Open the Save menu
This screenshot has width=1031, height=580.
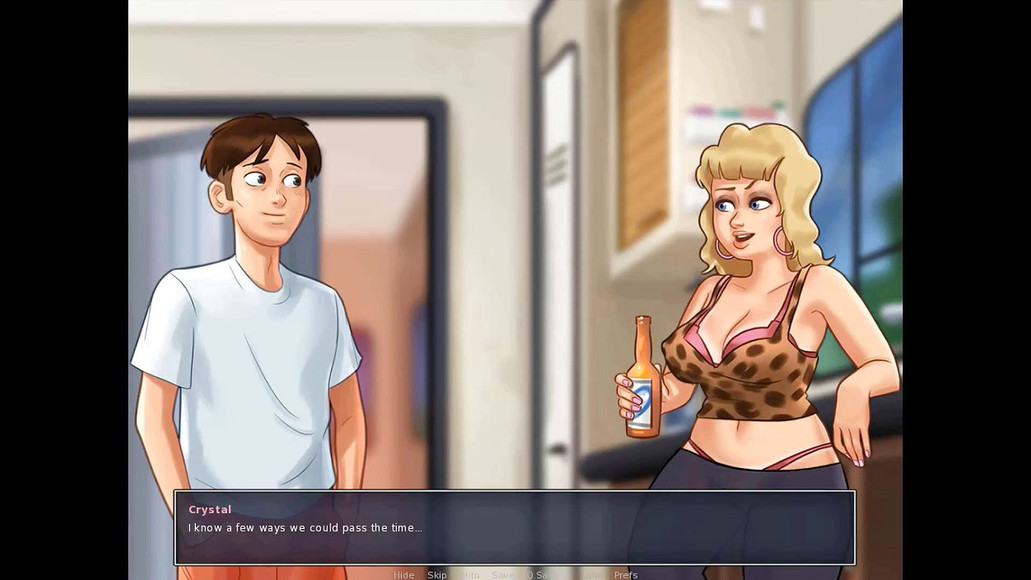click(502, 575)
